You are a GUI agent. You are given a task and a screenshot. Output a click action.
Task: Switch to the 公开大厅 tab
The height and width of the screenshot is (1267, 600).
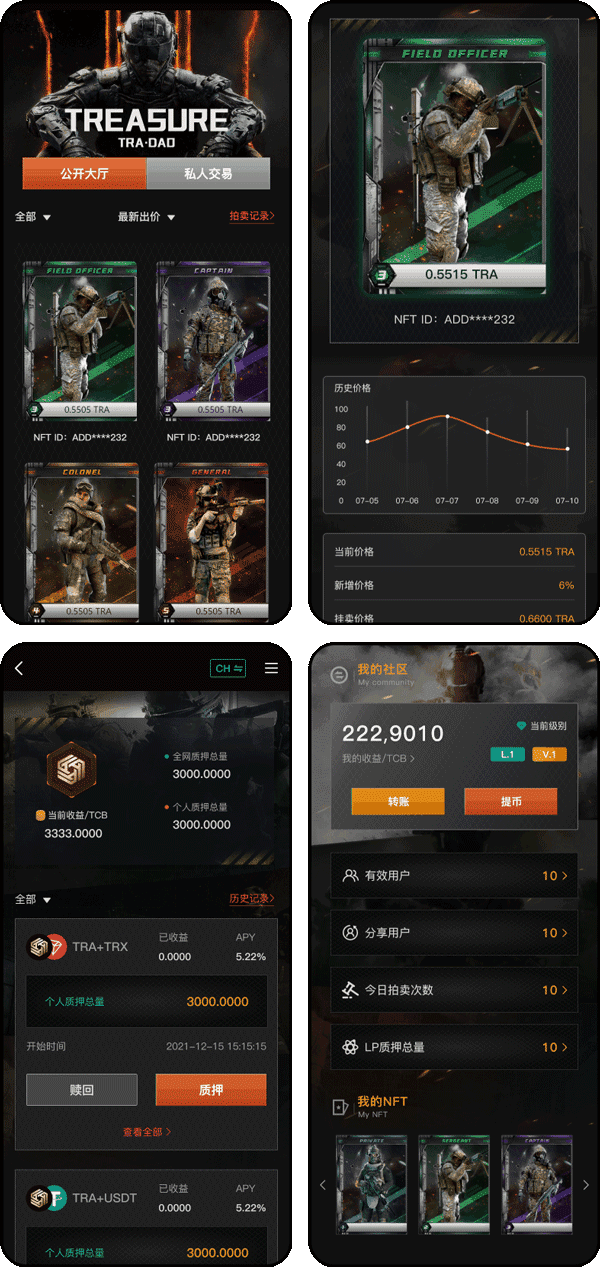tap(84, 174)
